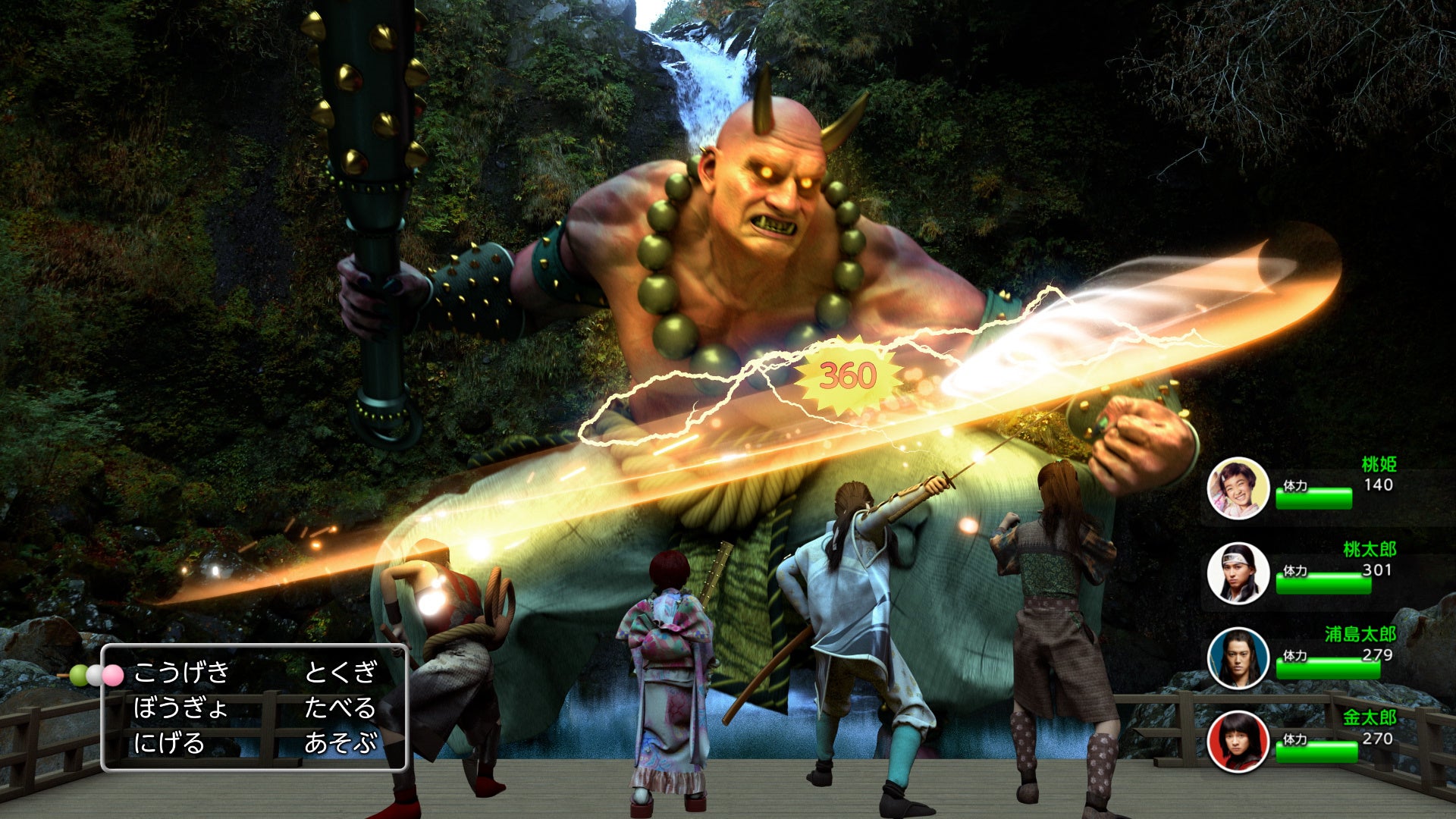Screen dimensions: 1456x819
Task: Click 桃姬's portrait in the party list
Action: click(x=1238, y=489)
